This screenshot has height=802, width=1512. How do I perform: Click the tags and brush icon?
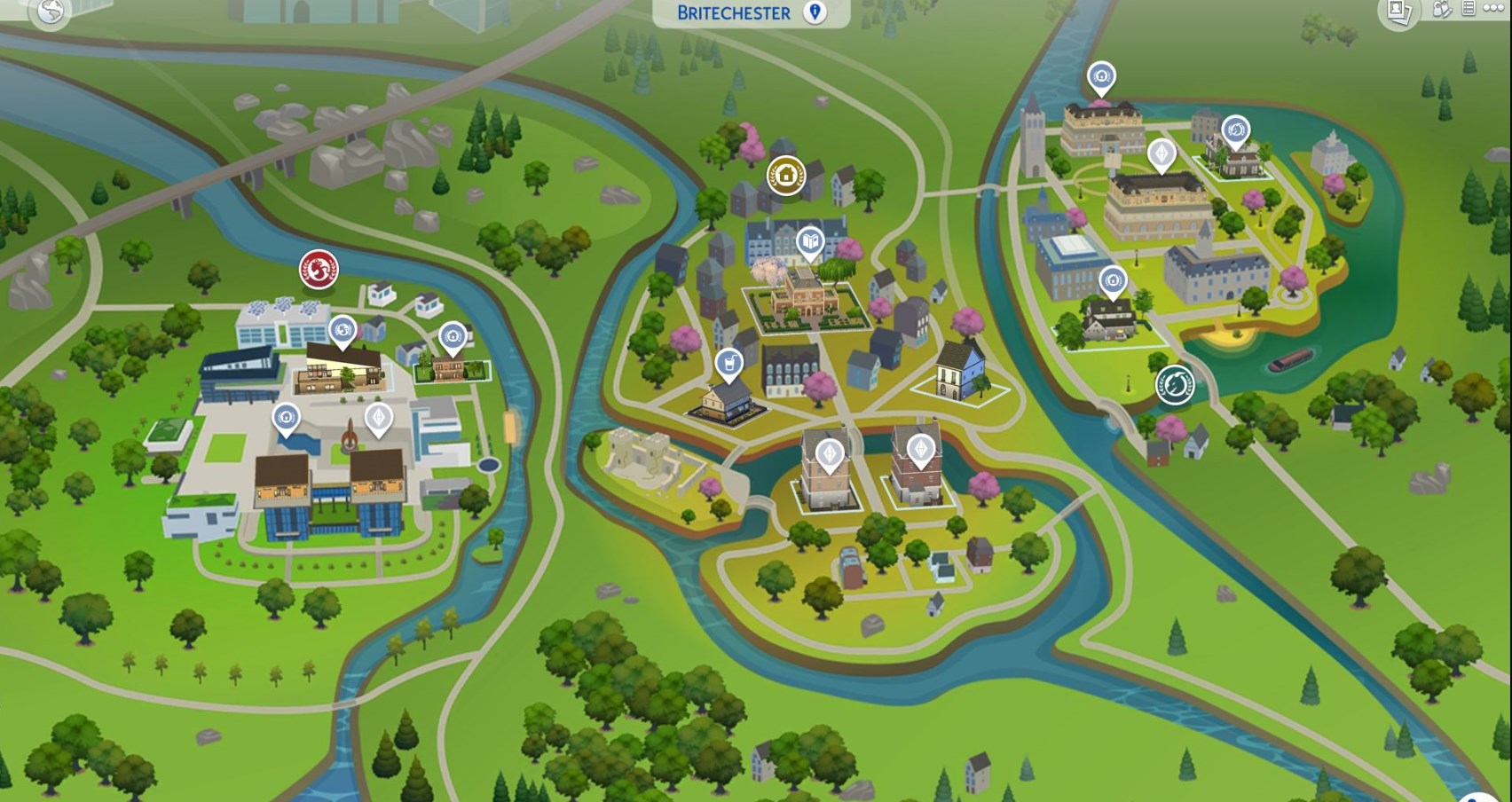click(x=1442, y=10)
